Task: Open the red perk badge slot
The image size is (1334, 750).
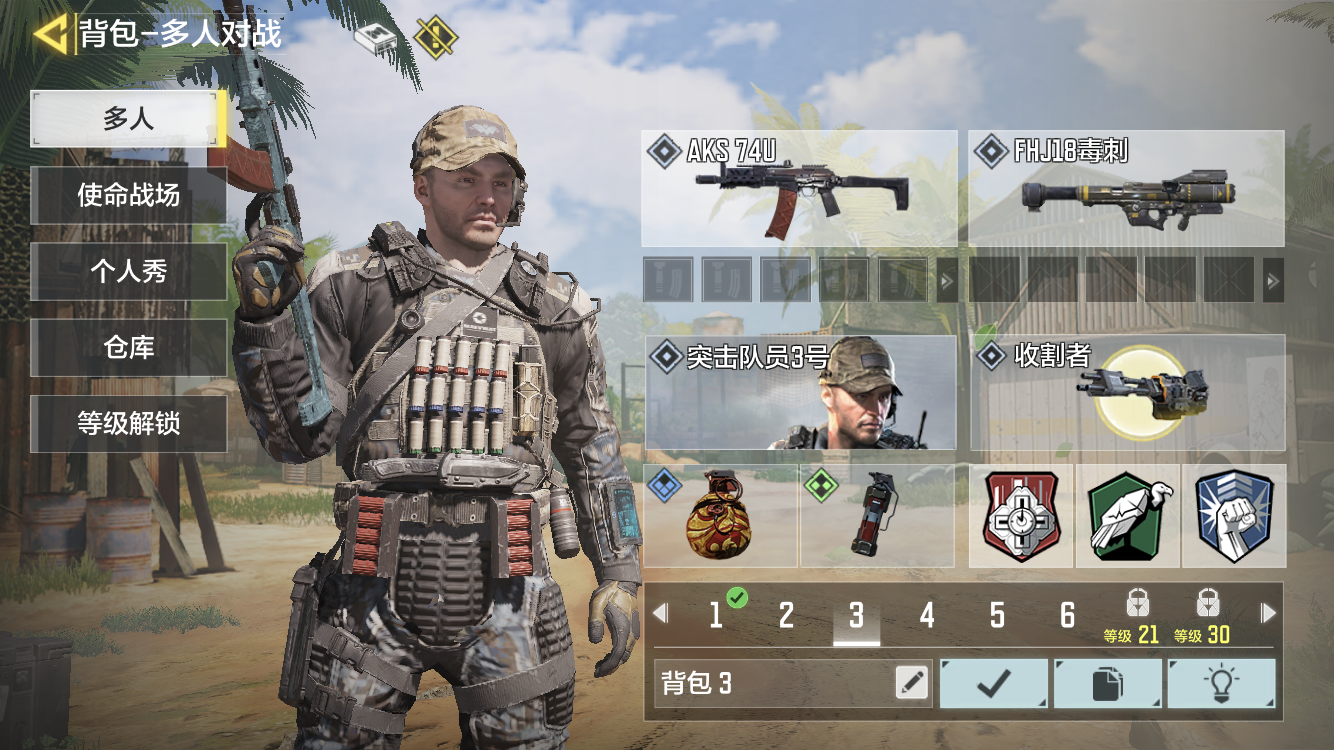Action: 1021,516
